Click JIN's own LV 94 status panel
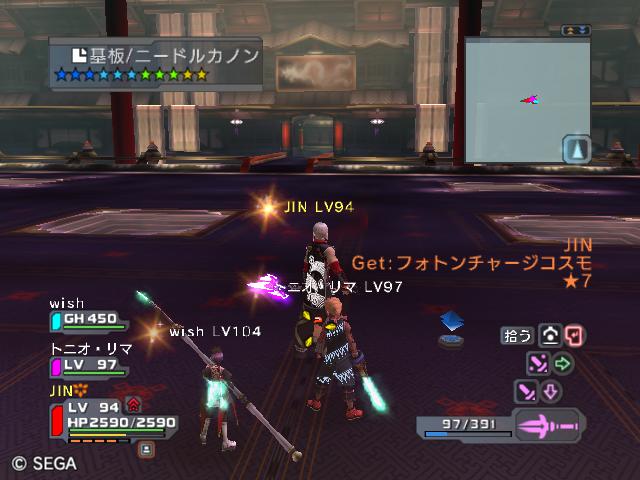The width and height of the screenshot is (640, 480). coord(108,415)
